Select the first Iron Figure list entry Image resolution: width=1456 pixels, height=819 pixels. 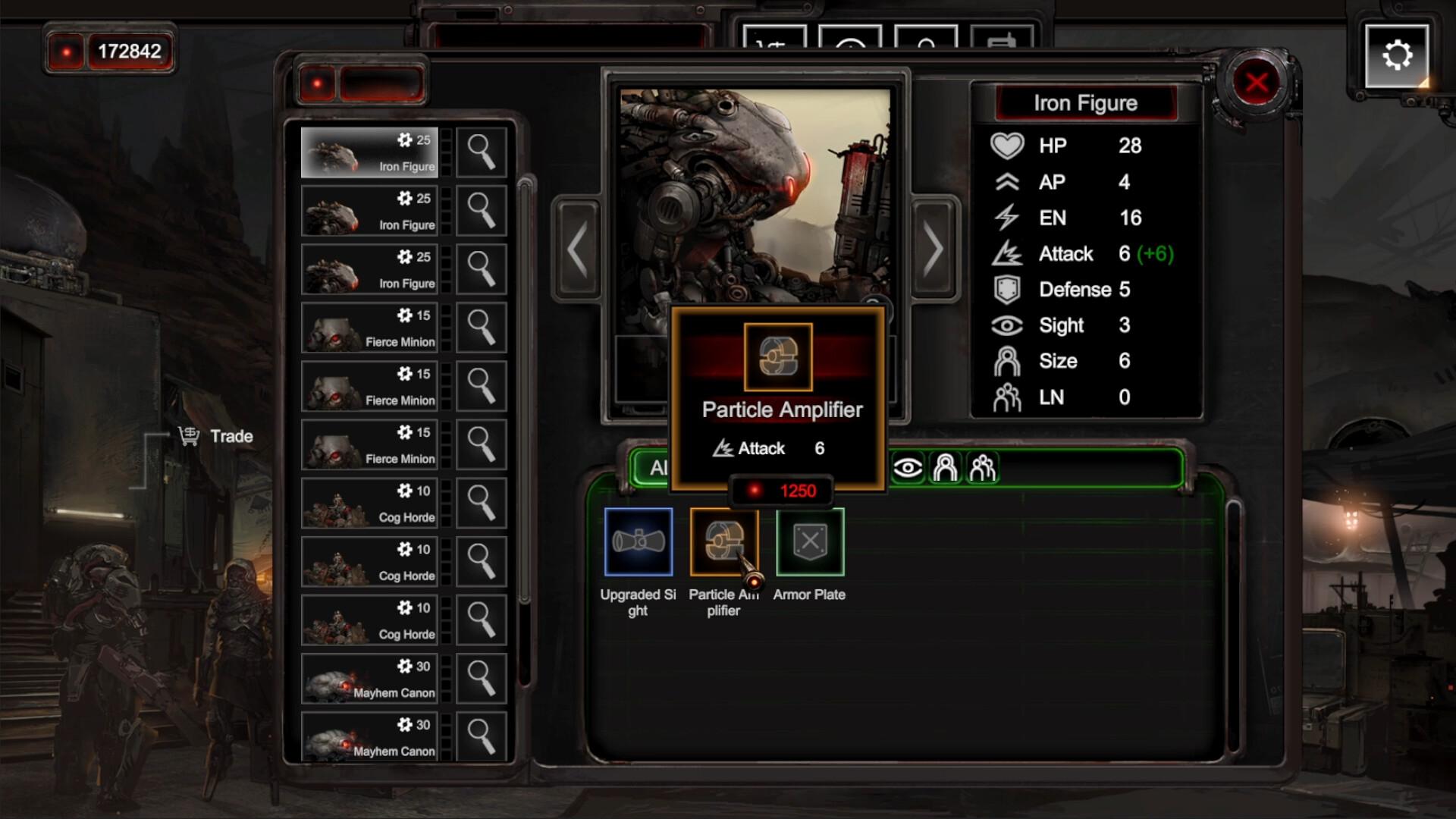(370, 151)
